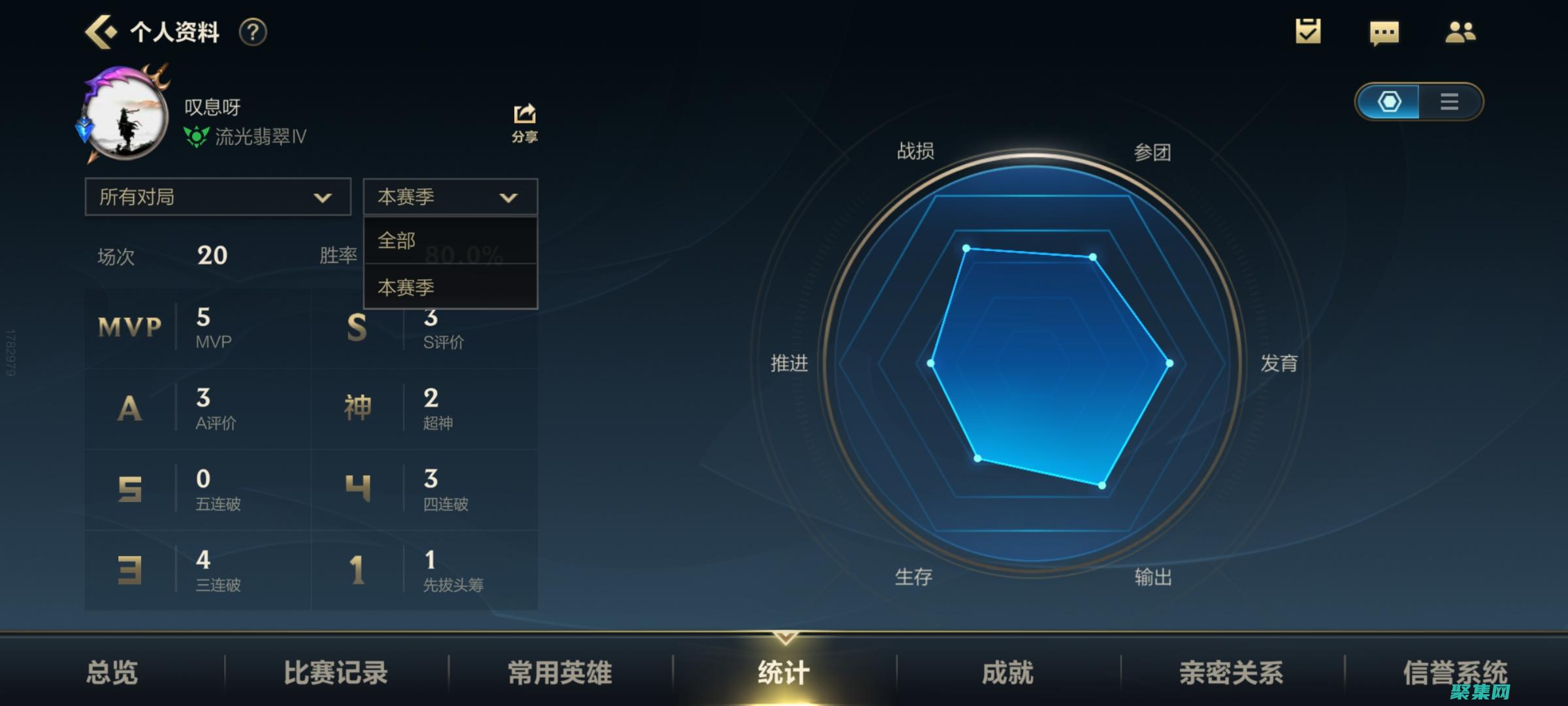Switch stats display to hexagon radar view

(1390, 101)
